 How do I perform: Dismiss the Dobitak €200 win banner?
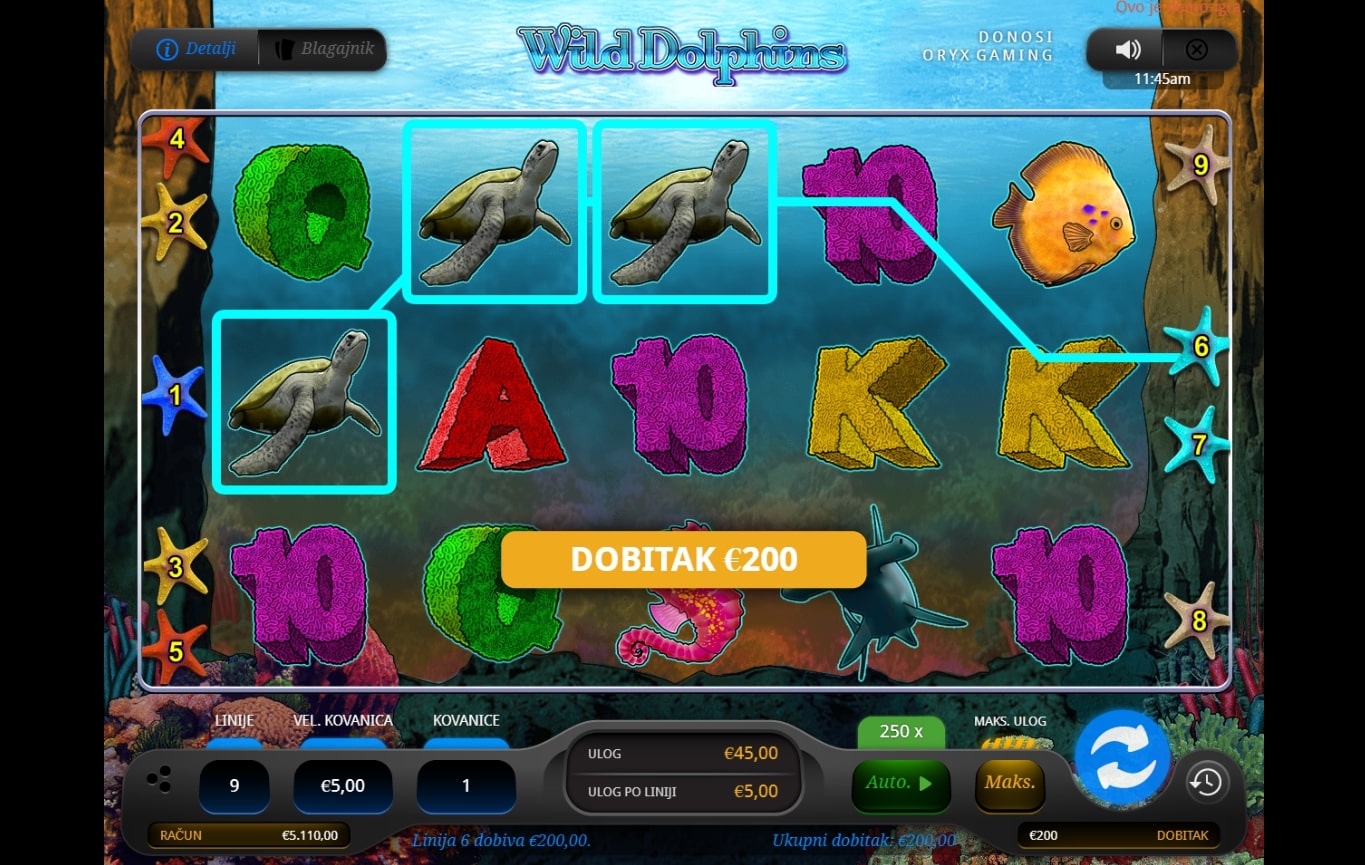click(x=683, y=559)
